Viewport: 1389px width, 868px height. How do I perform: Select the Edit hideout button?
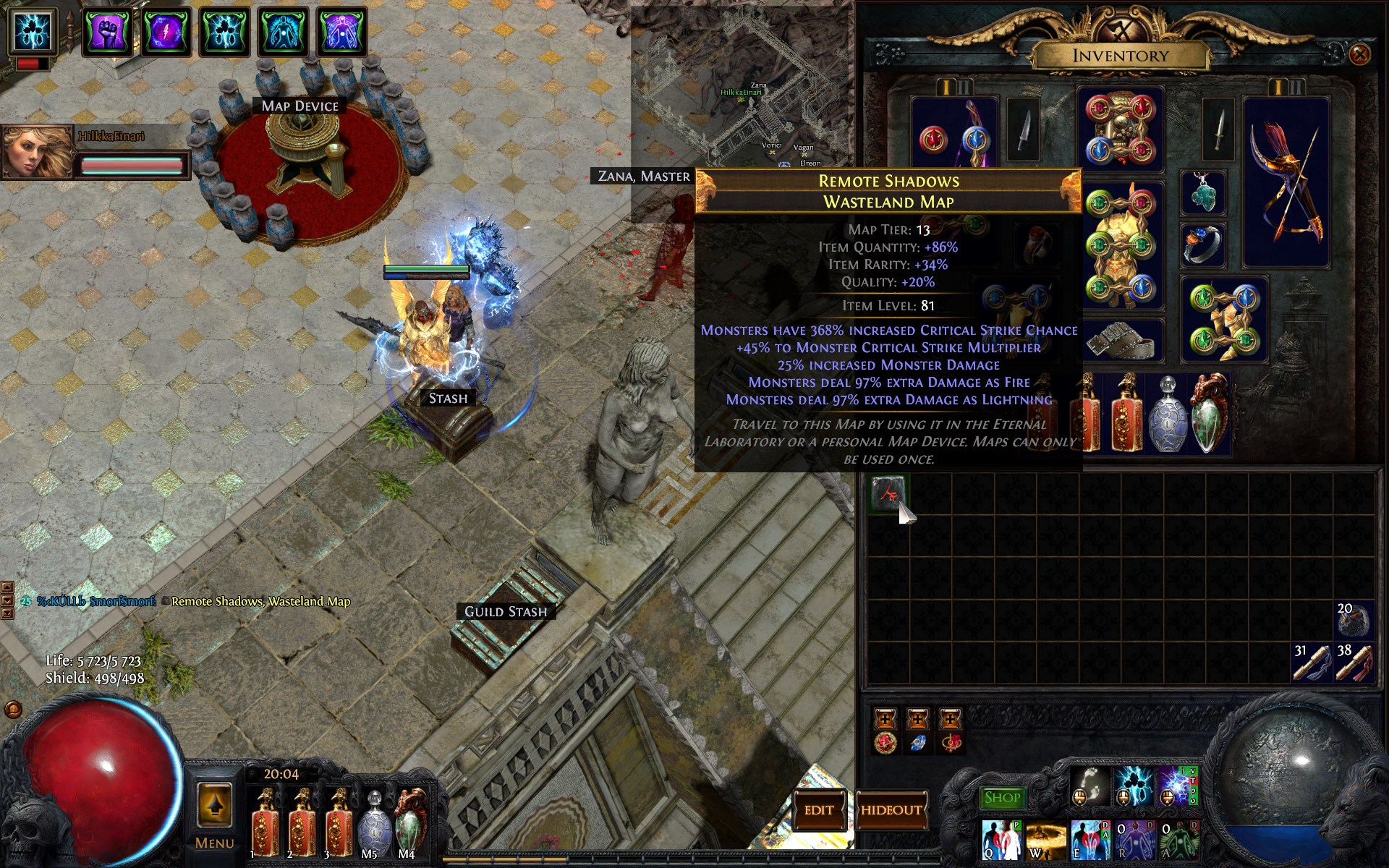pos(819,810)
